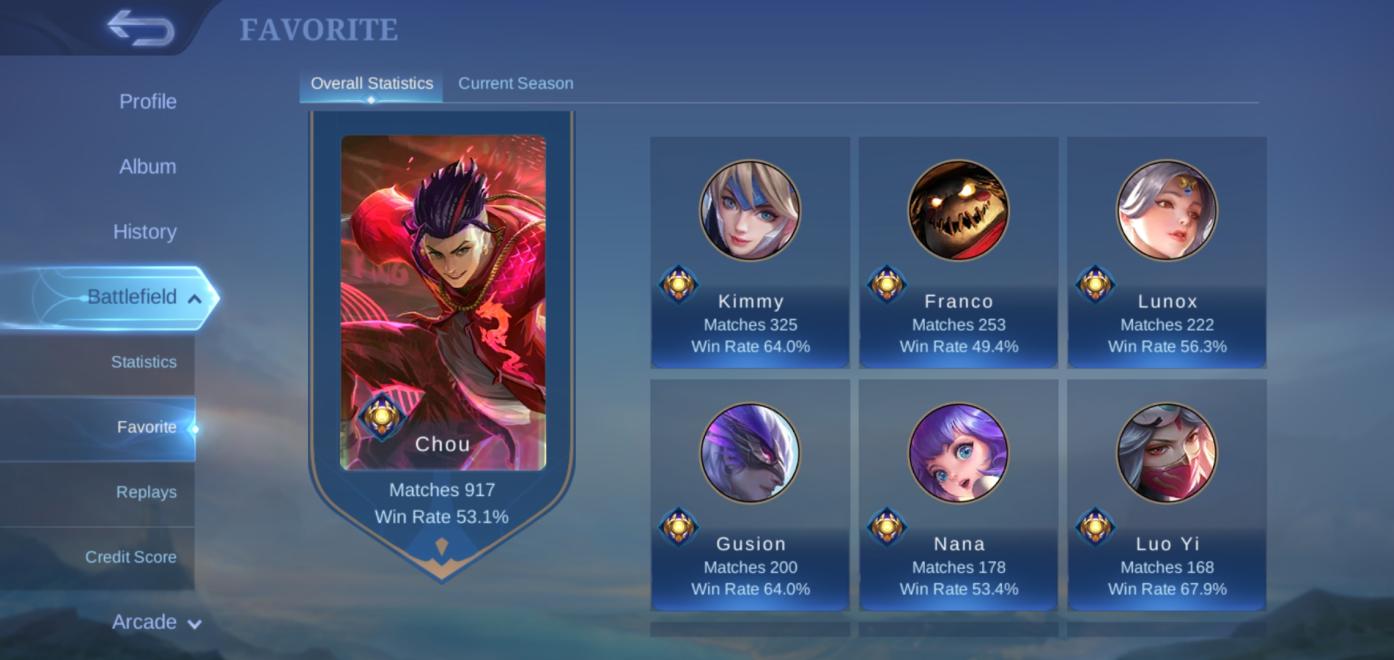Open the Profile section
This screenshot has width=1394, height=660.
pos(147,101)
